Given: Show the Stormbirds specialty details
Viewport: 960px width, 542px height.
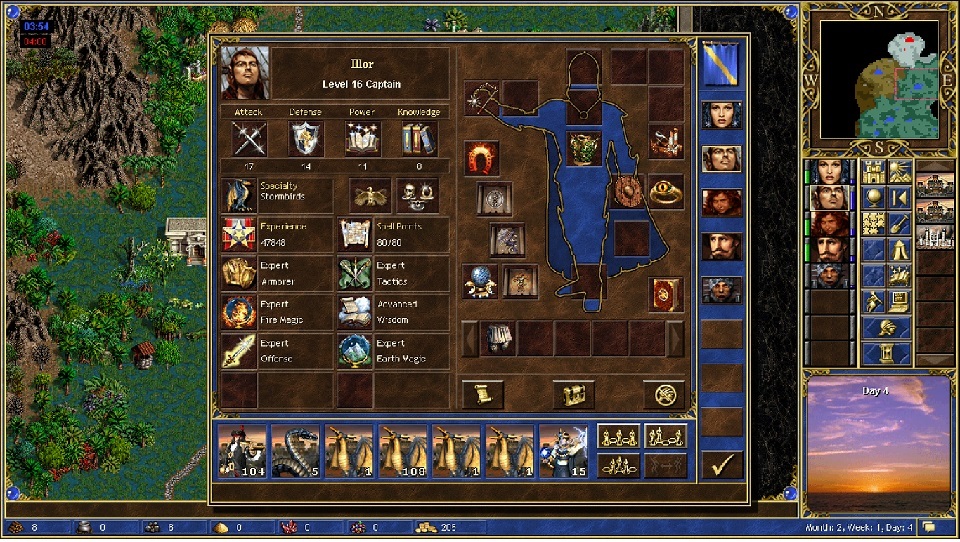Looking at the screenshot, I should point(277,194).
